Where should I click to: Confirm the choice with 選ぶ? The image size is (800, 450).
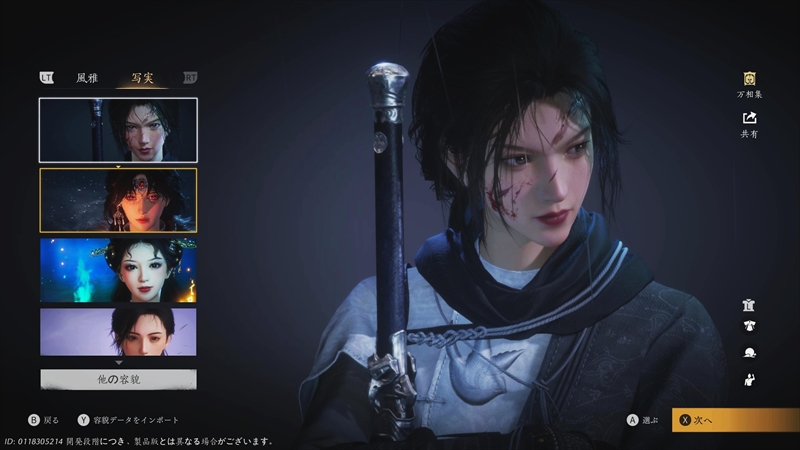(x=643, y=420)
